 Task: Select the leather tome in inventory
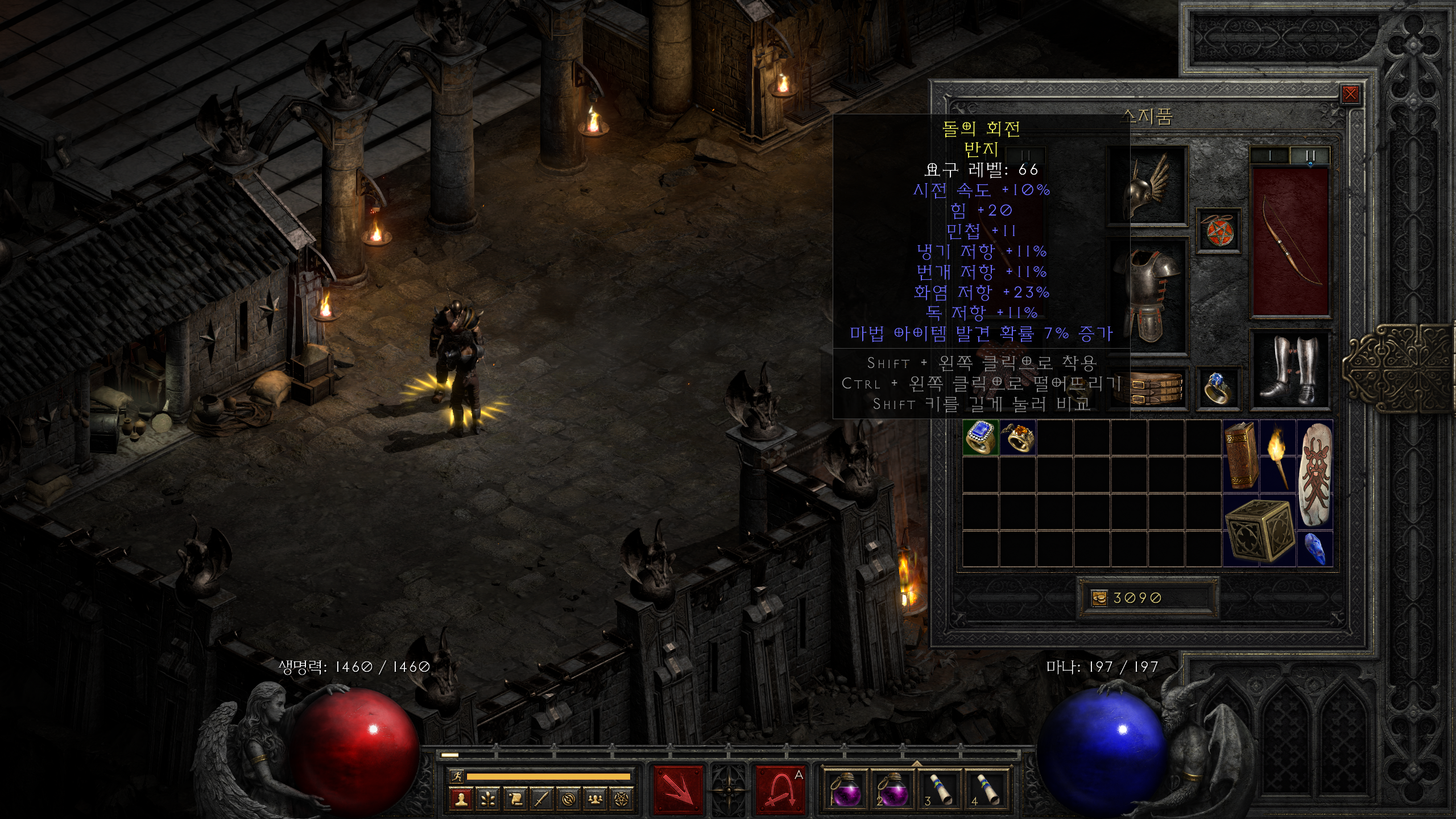tap(1240, 455)
